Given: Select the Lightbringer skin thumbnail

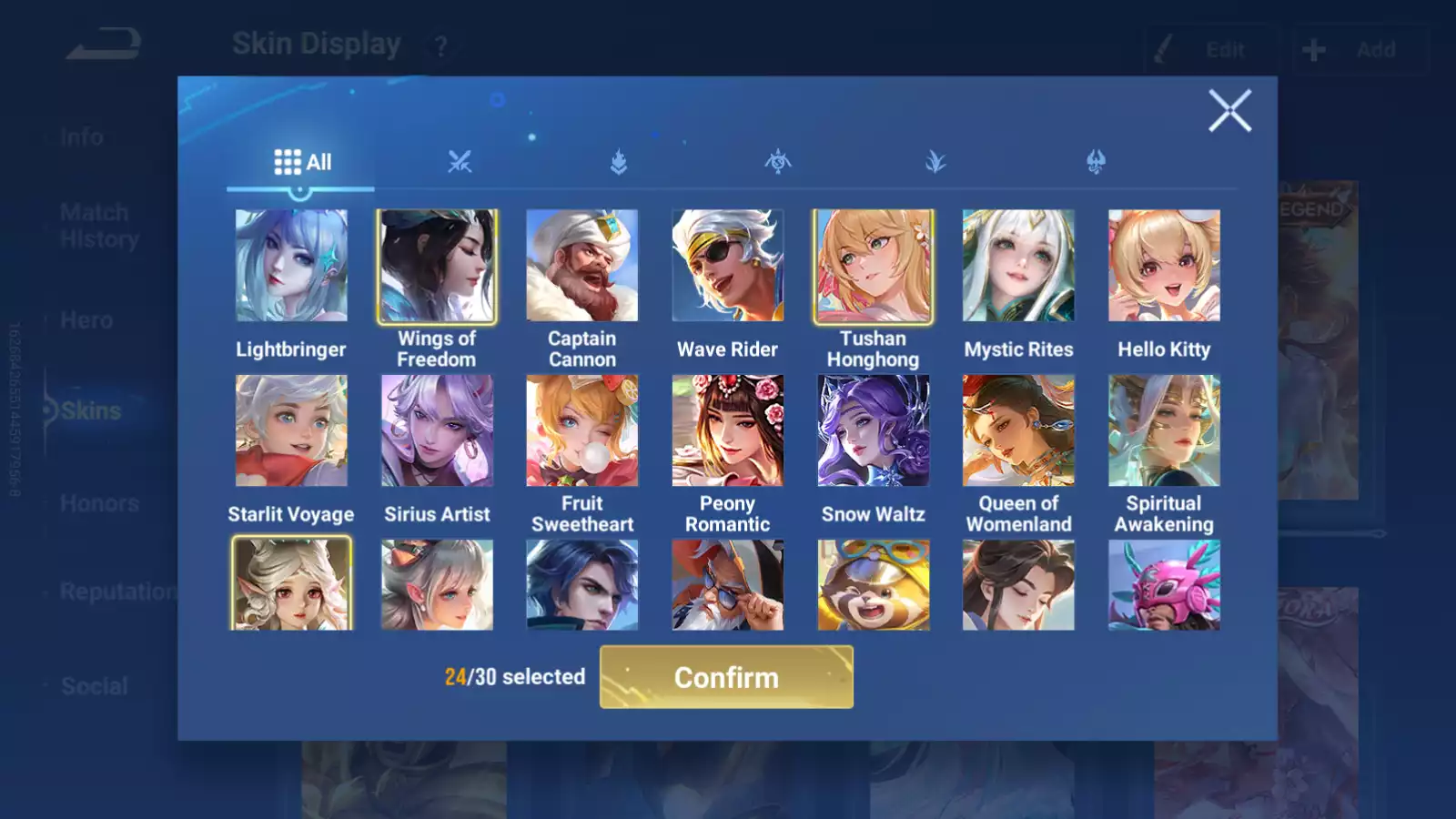Looking at the screenshot, I should pos(291,265).
